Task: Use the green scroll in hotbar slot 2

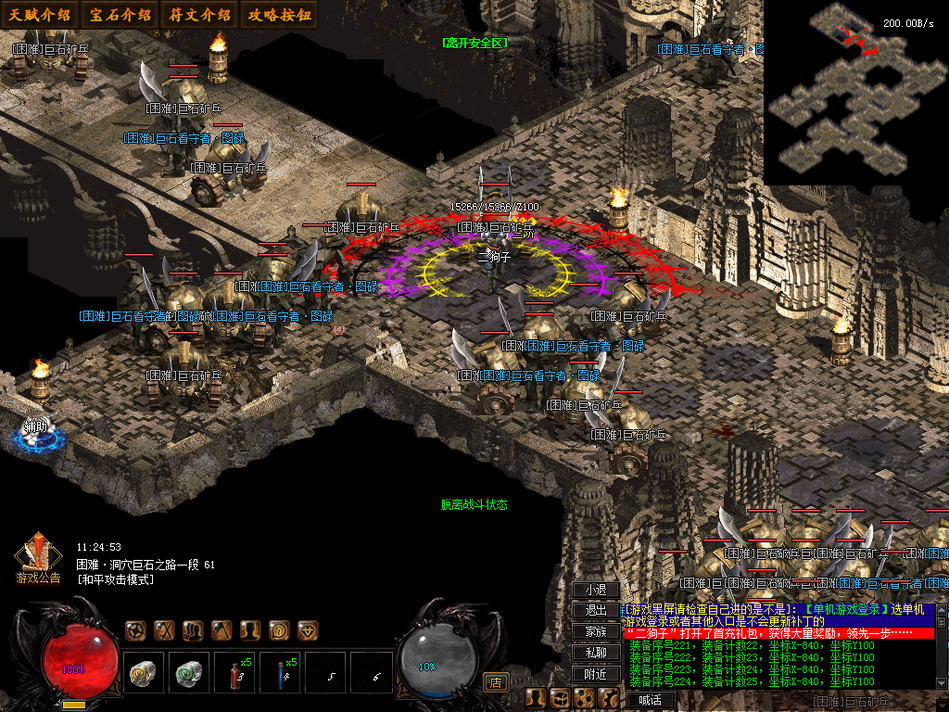Action: coord(189,674)
